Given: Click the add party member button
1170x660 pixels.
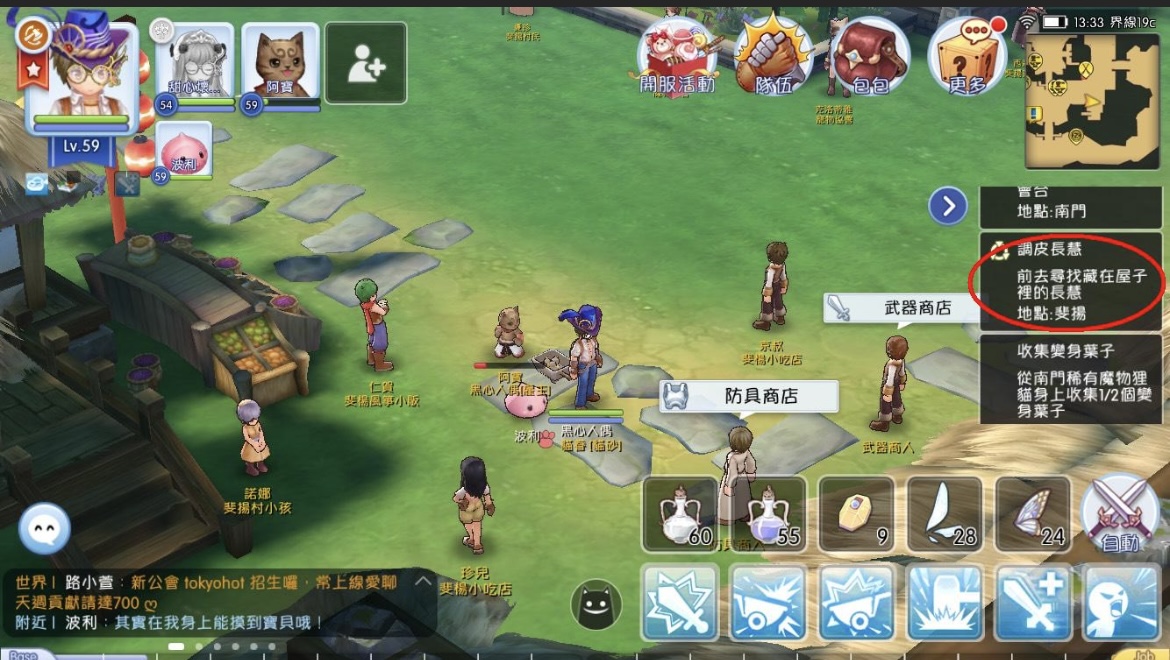Looking at the screenshot, I should (x=365, y=62).
